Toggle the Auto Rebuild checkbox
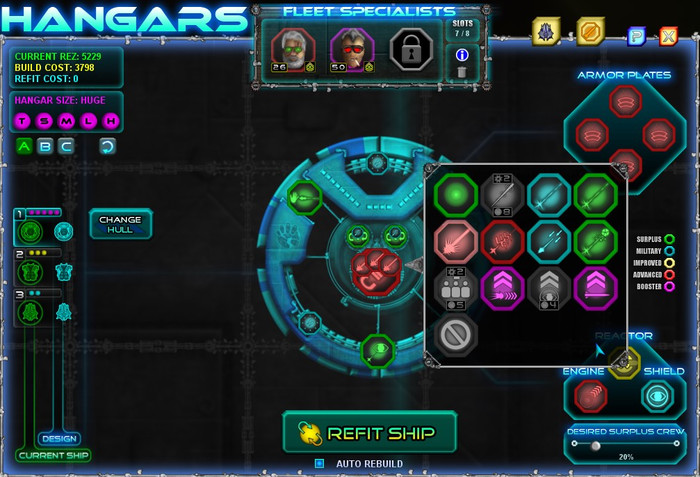The image size is (700, 477). tap(320, 463)
